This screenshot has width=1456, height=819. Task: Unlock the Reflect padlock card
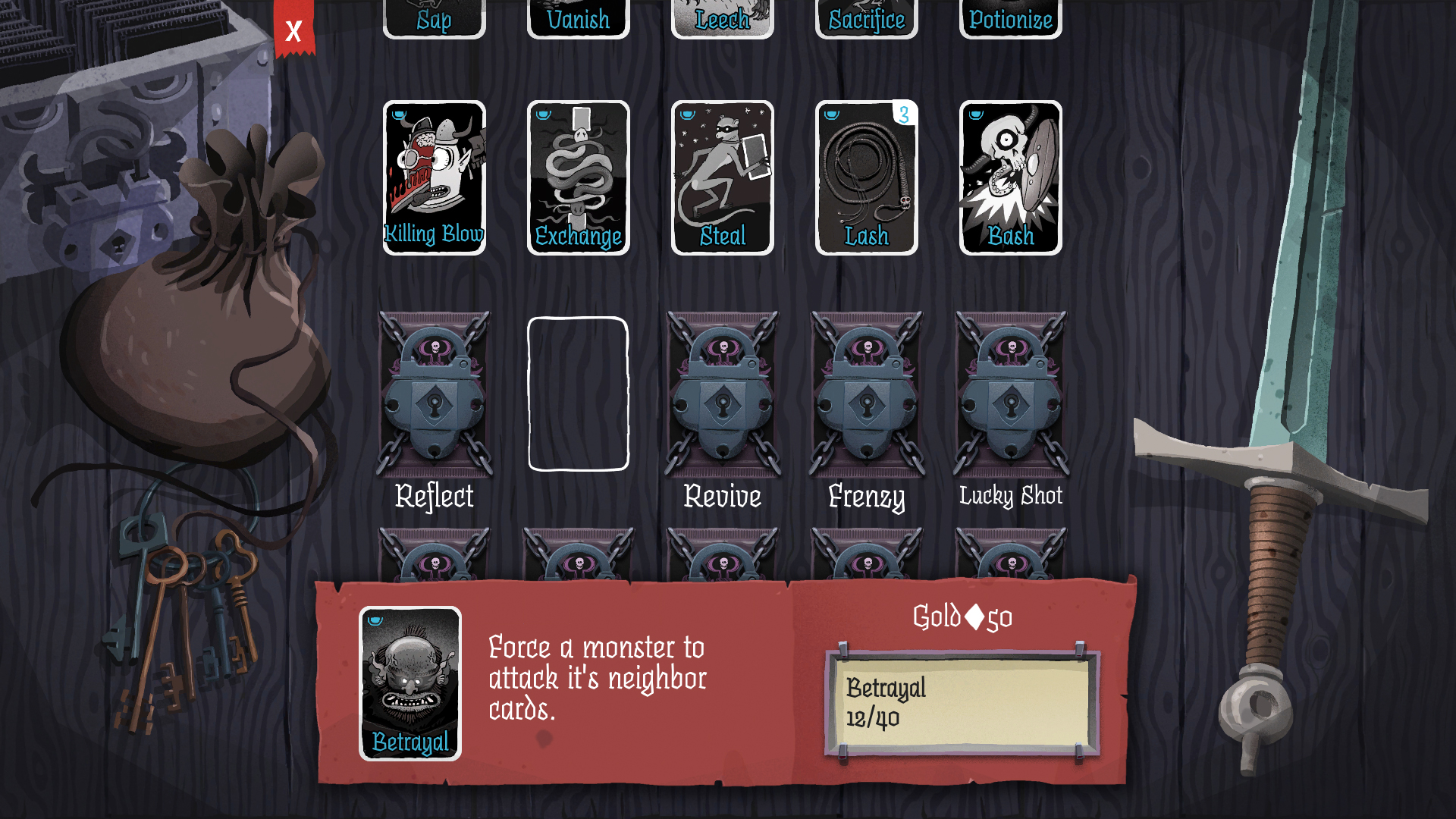click(x=434, y=394)
